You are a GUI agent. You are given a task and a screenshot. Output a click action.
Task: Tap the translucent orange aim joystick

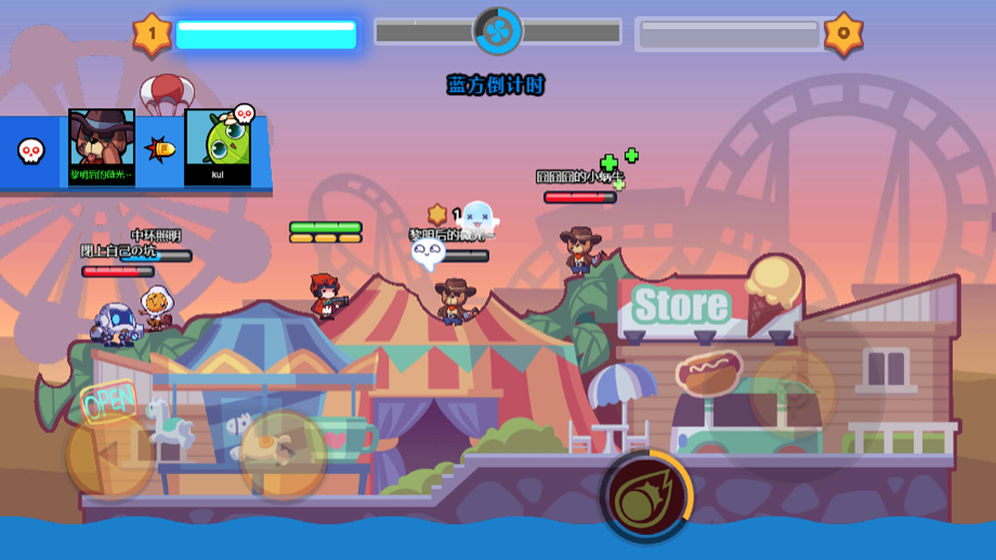792,390
